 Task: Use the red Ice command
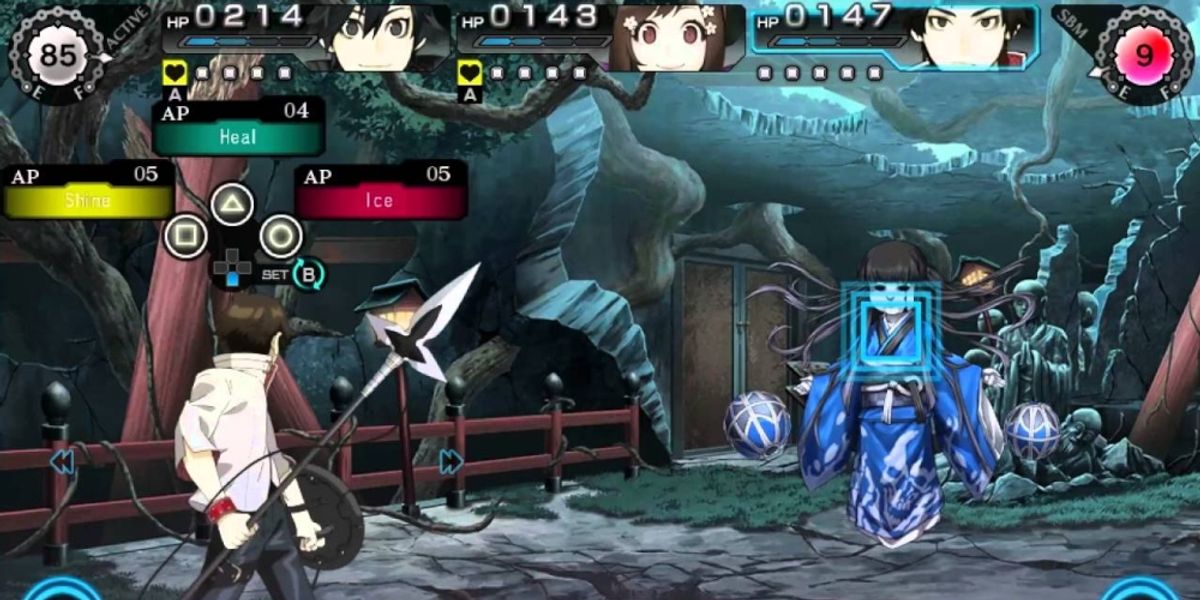pos(380,200)
